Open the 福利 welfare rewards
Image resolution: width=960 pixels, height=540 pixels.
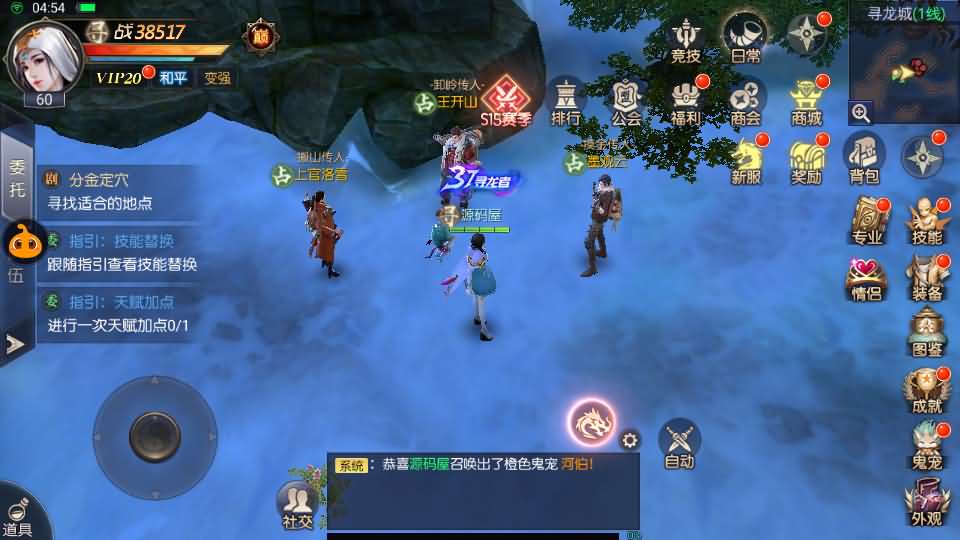pos(686,101)
